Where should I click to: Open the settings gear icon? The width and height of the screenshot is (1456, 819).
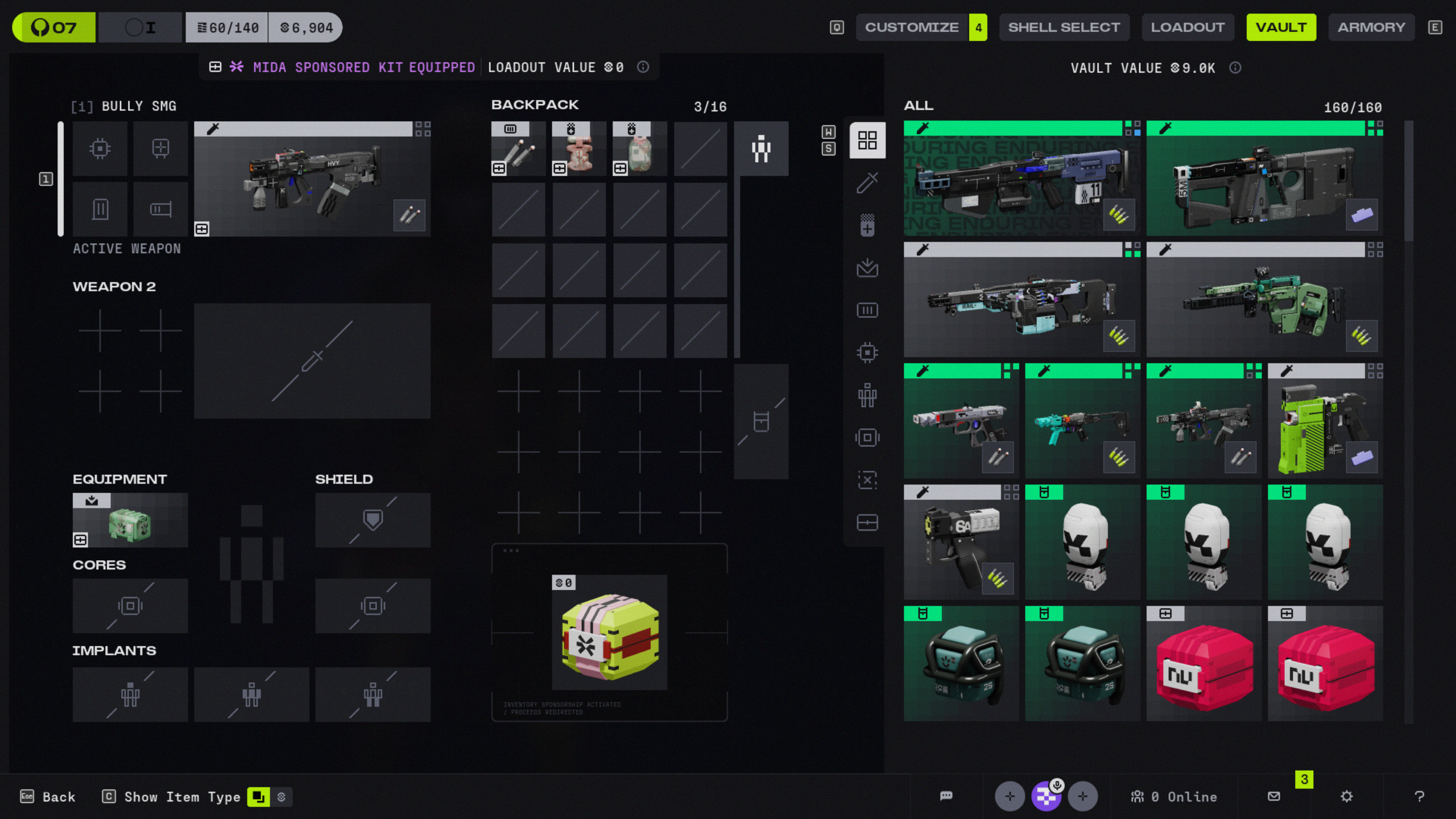tap(1346, 796)
